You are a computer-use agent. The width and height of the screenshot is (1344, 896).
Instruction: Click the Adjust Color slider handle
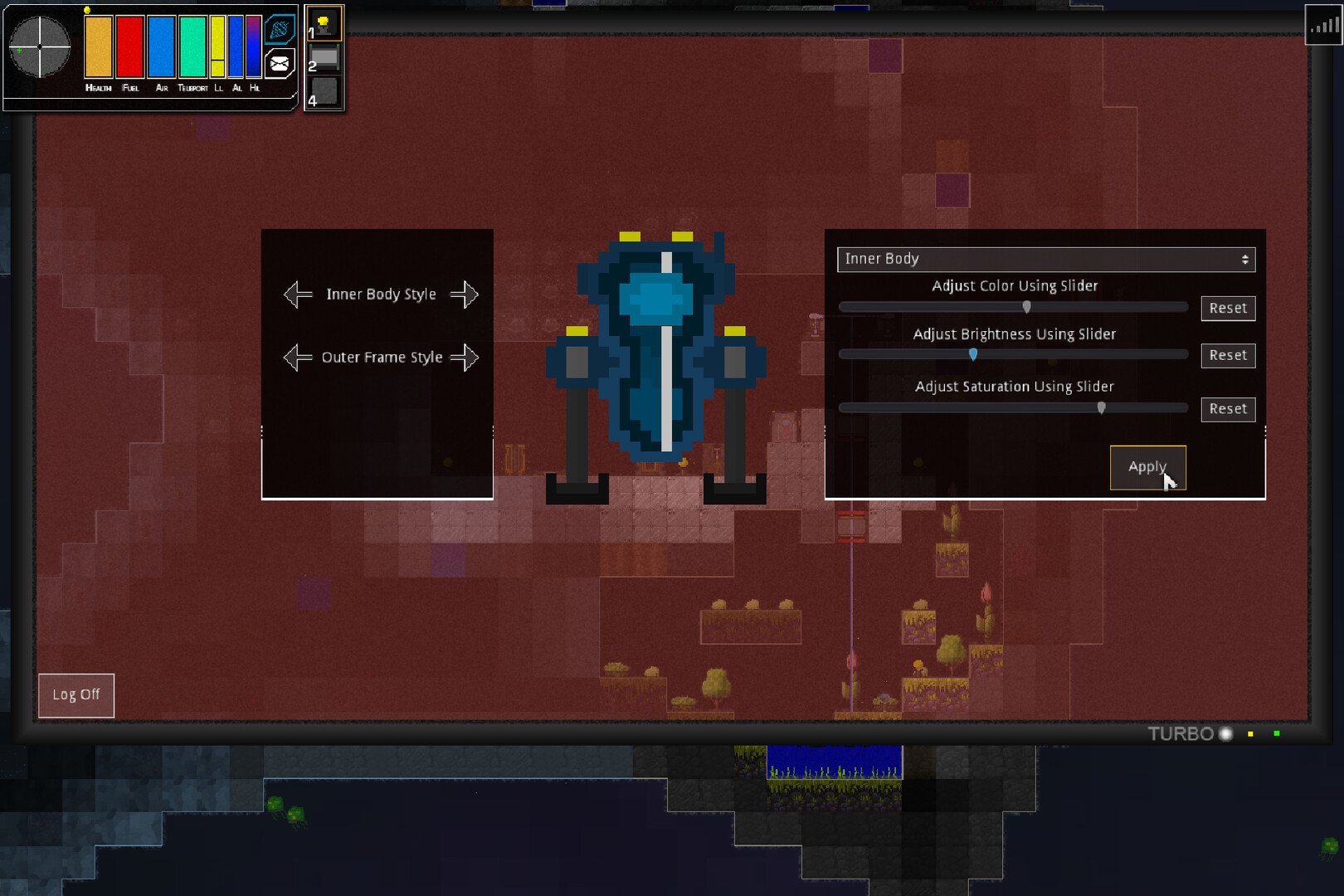click(1027, 307)
